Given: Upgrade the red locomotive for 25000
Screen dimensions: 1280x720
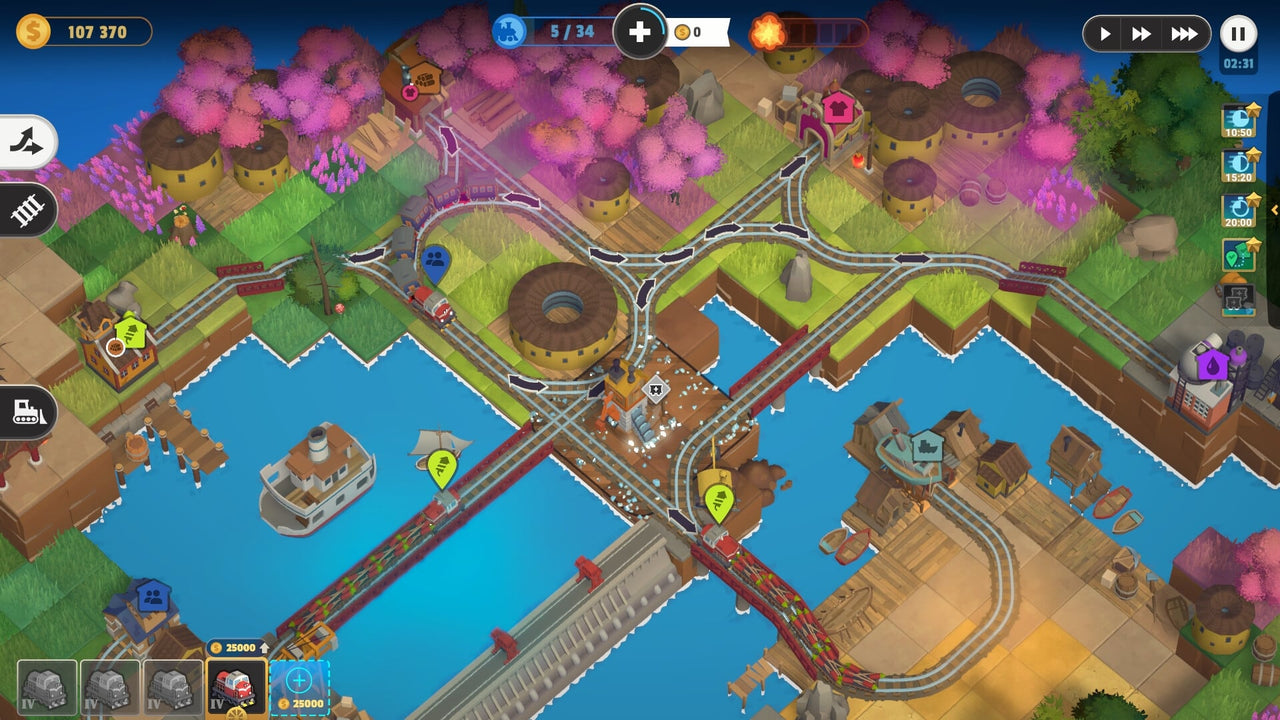Looking at the screenshot, I should [x=240, y=649].
